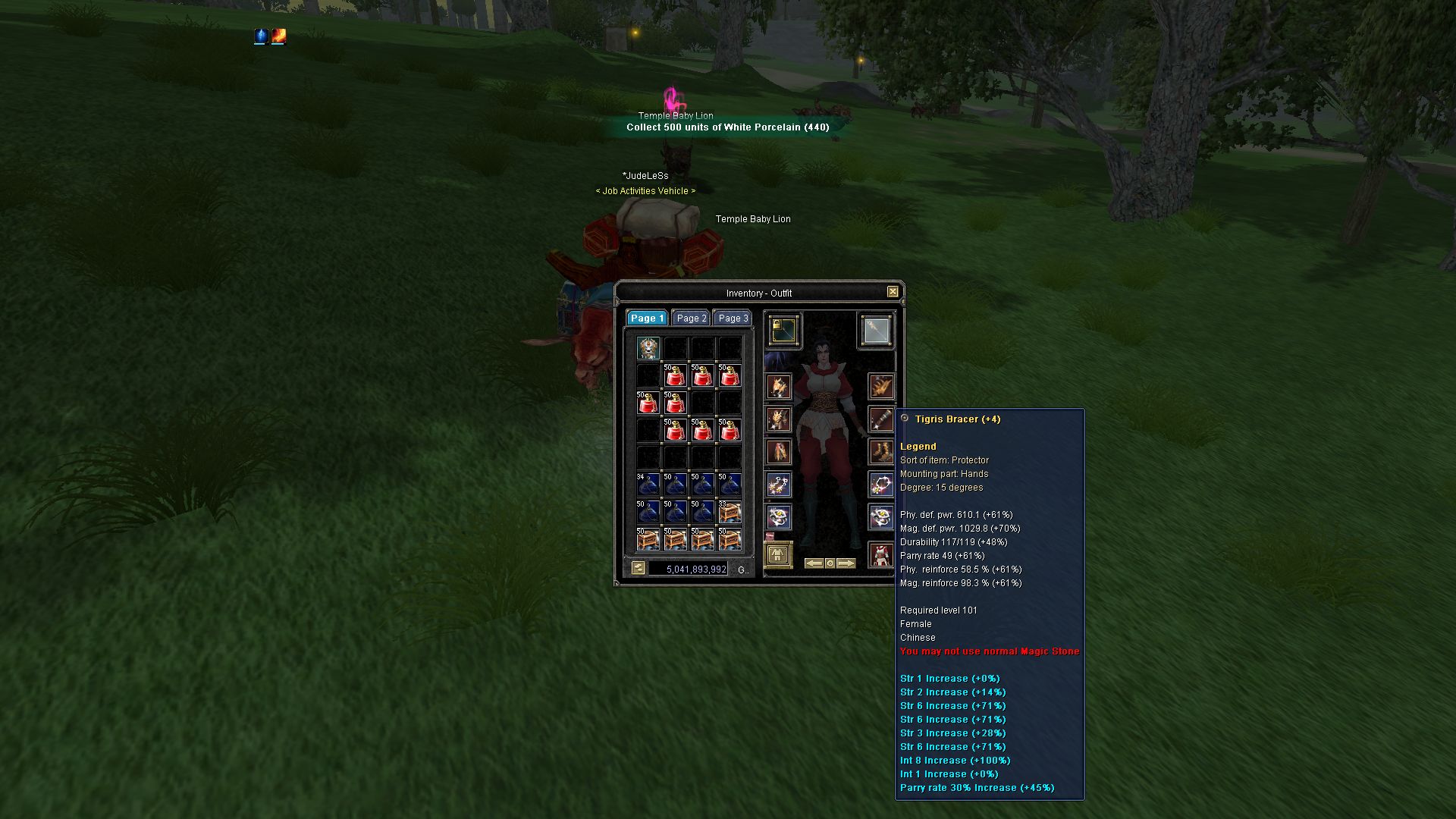The height and width of the screenshot is (819, 1456).
Task: Close the Inventory - Outfit window
Action: pyautogui.click(x=893, y=292)
